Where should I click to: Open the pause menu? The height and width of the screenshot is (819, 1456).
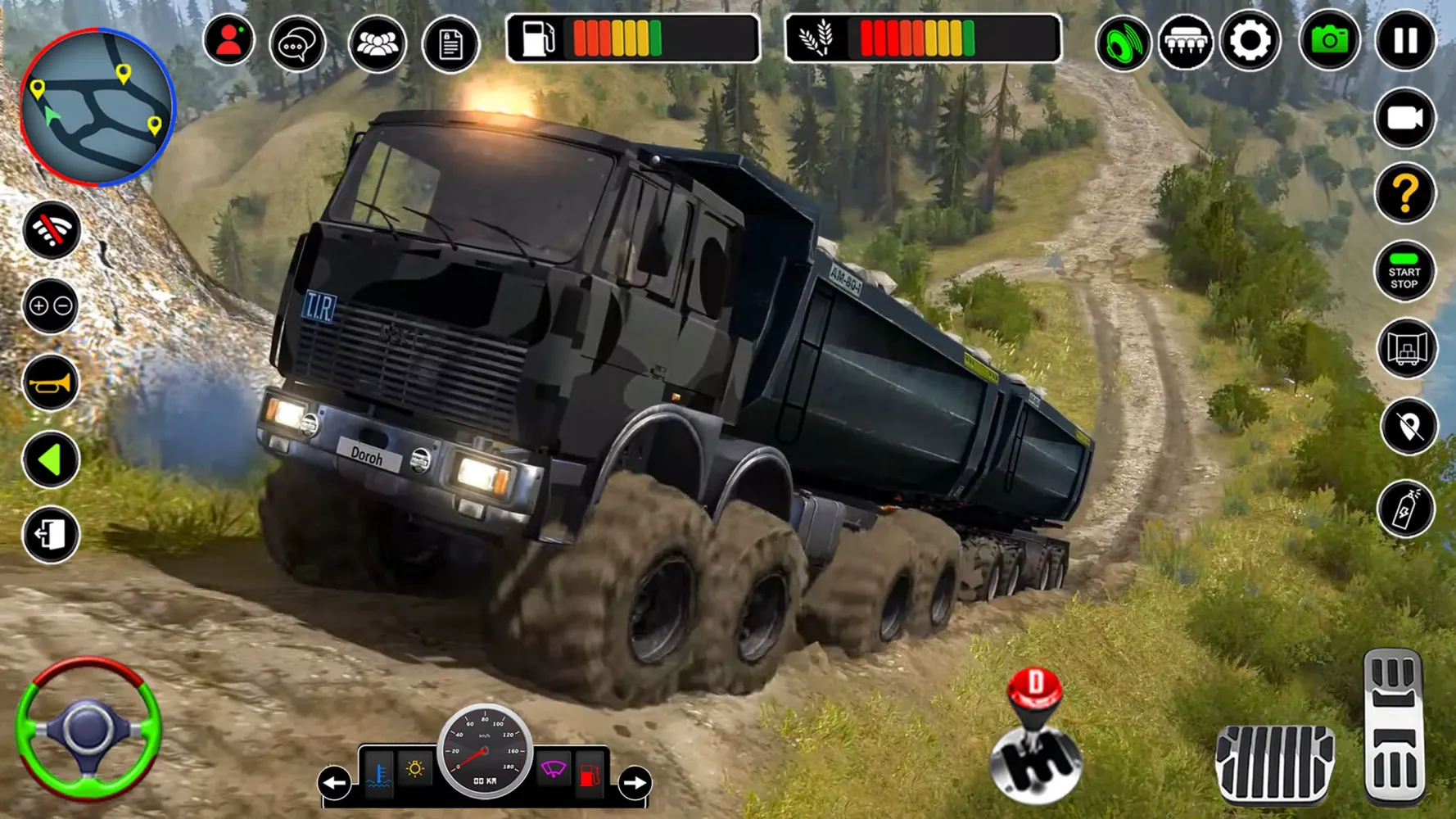coord(1404,38)
